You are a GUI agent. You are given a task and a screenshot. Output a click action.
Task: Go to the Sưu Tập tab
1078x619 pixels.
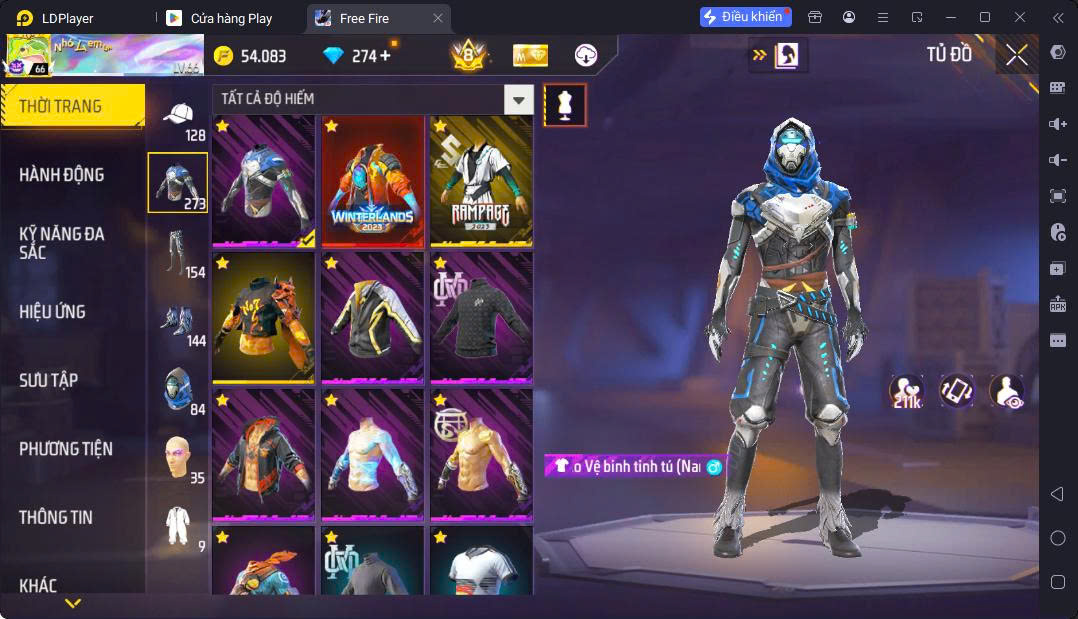tap(48, 381)
